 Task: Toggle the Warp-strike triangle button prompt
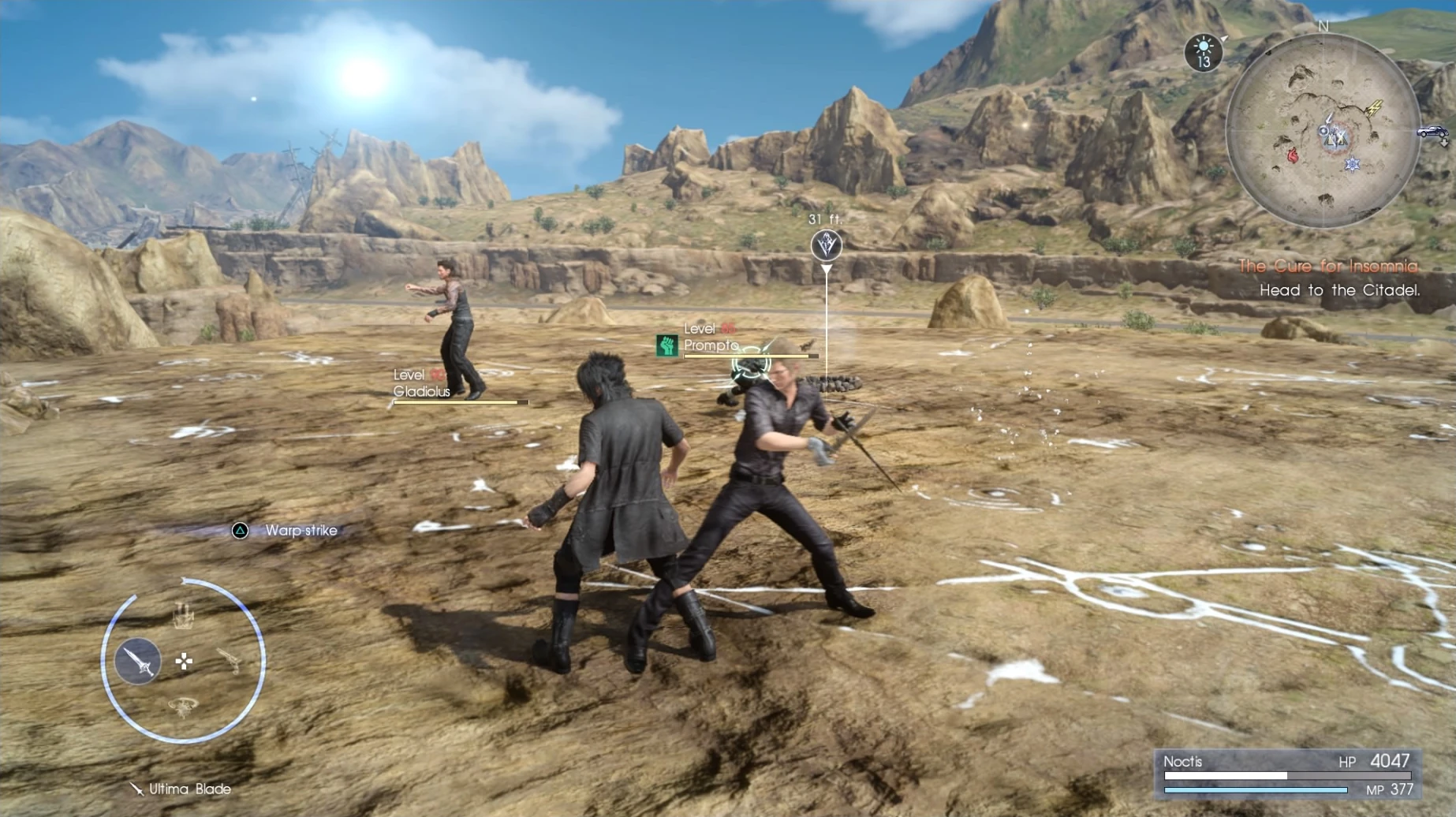[x=238, y=531]
